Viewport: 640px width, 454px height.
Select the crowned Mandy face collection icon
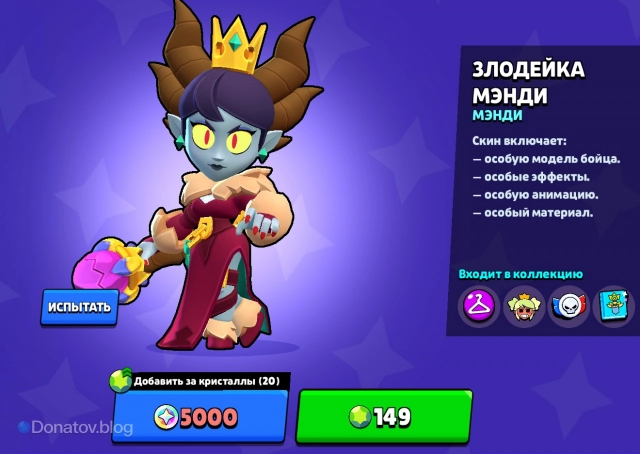pos(523,305)
